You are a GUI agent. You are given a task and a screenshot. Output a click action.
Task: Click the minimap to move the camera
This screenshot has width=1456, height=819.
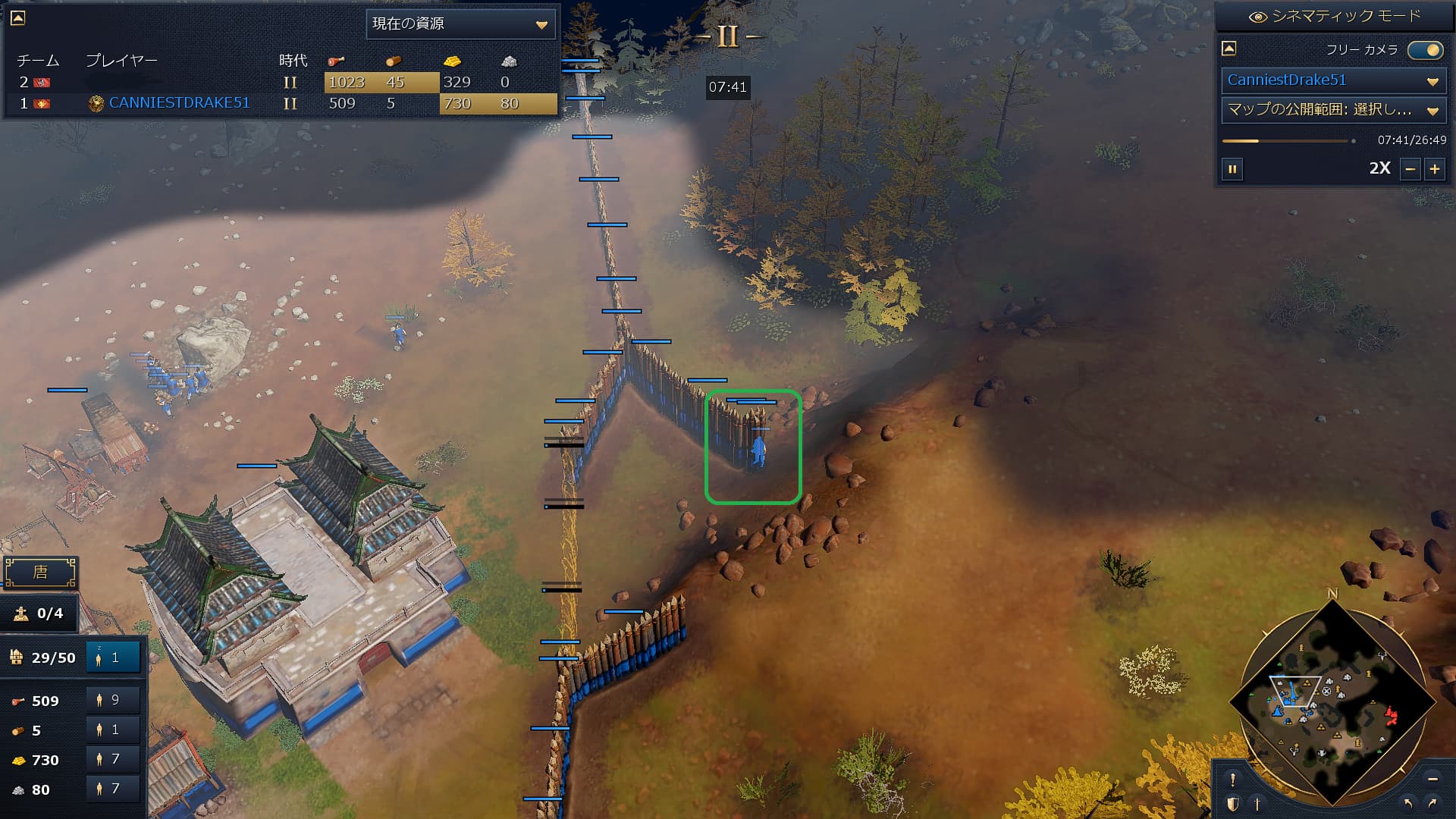pyautogui.click(x=1332, y=701)
